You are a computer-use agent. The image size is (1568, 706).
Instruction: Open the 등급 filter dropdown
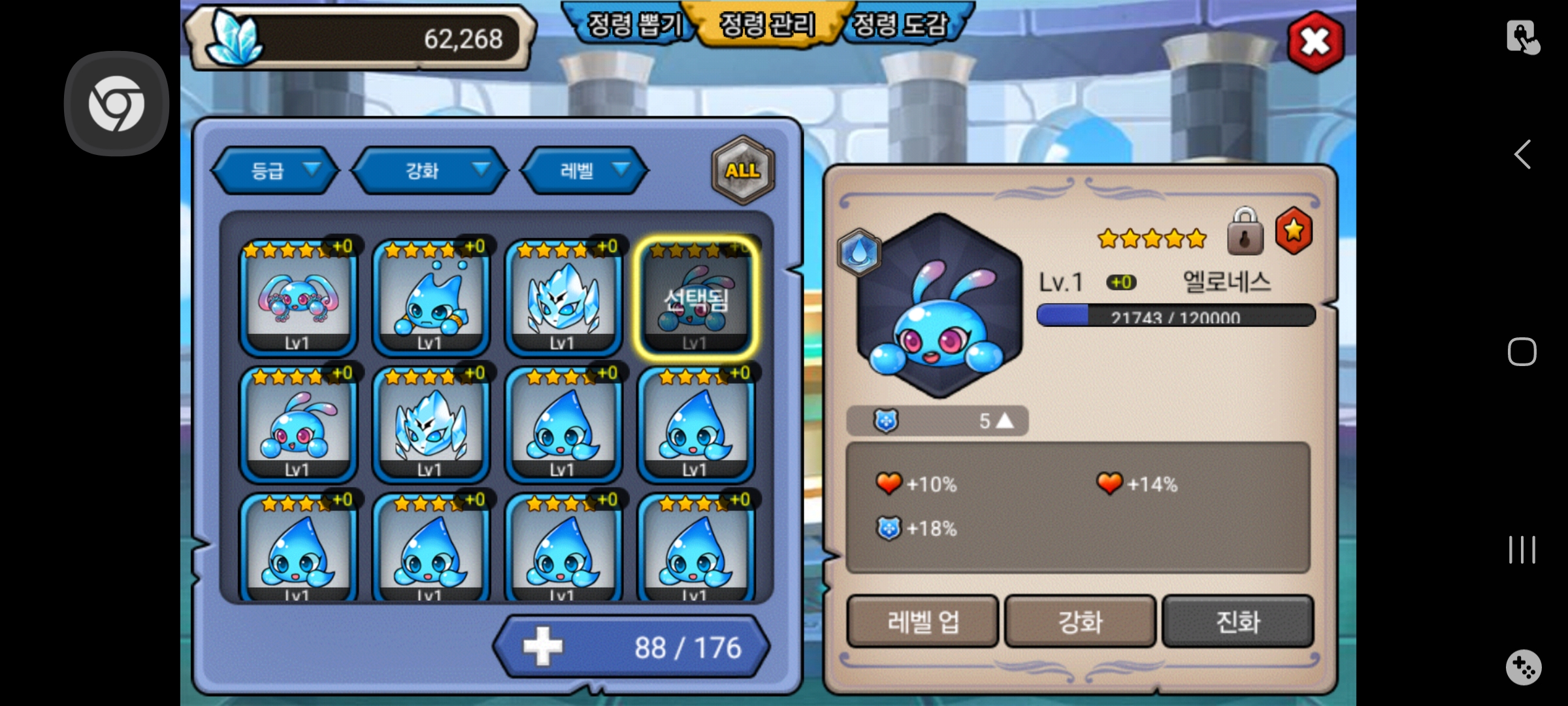click(x=276, y=171)
